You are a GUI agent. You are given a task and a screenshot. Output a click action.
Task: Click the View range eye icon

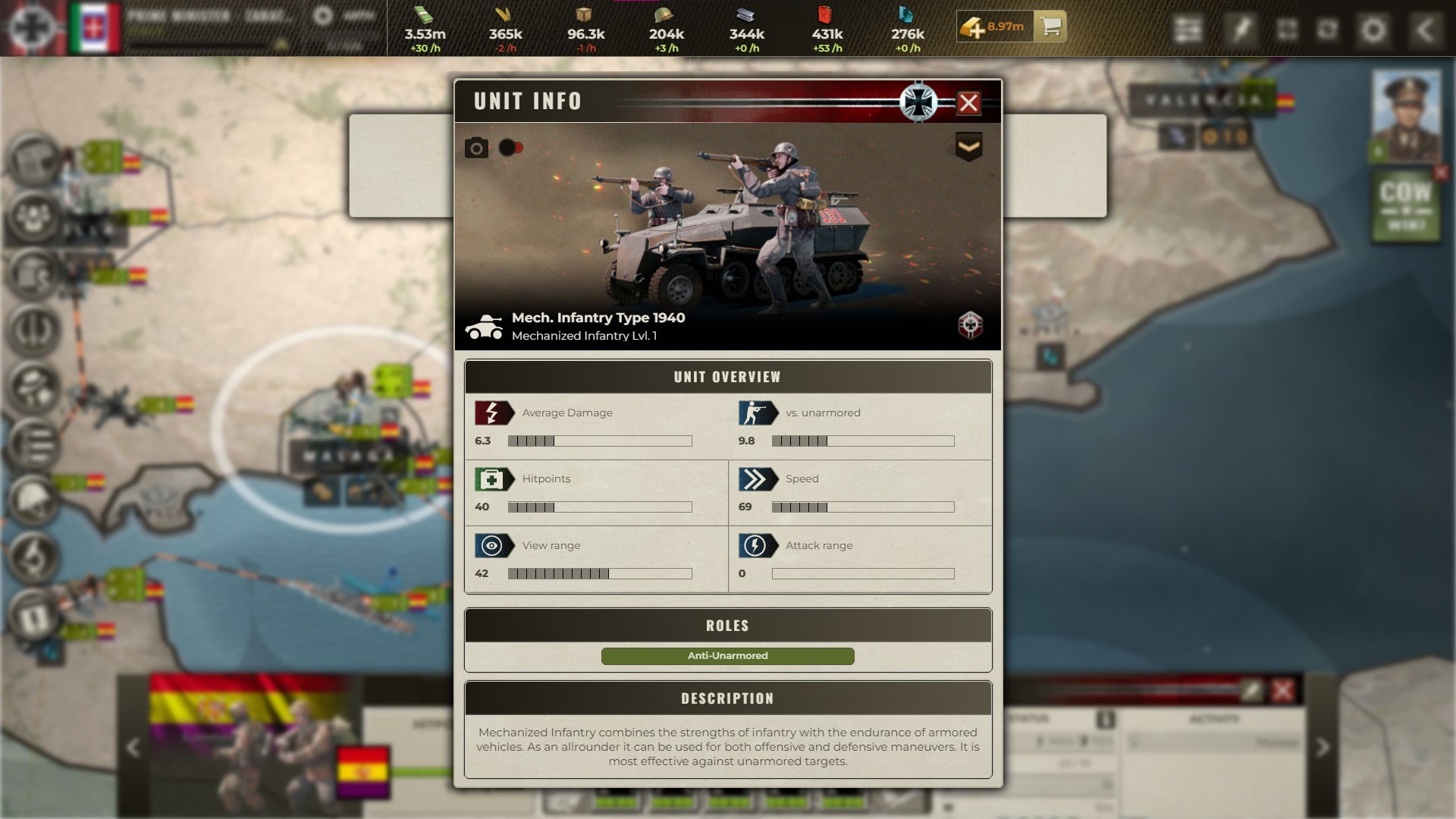coord(493,545)
